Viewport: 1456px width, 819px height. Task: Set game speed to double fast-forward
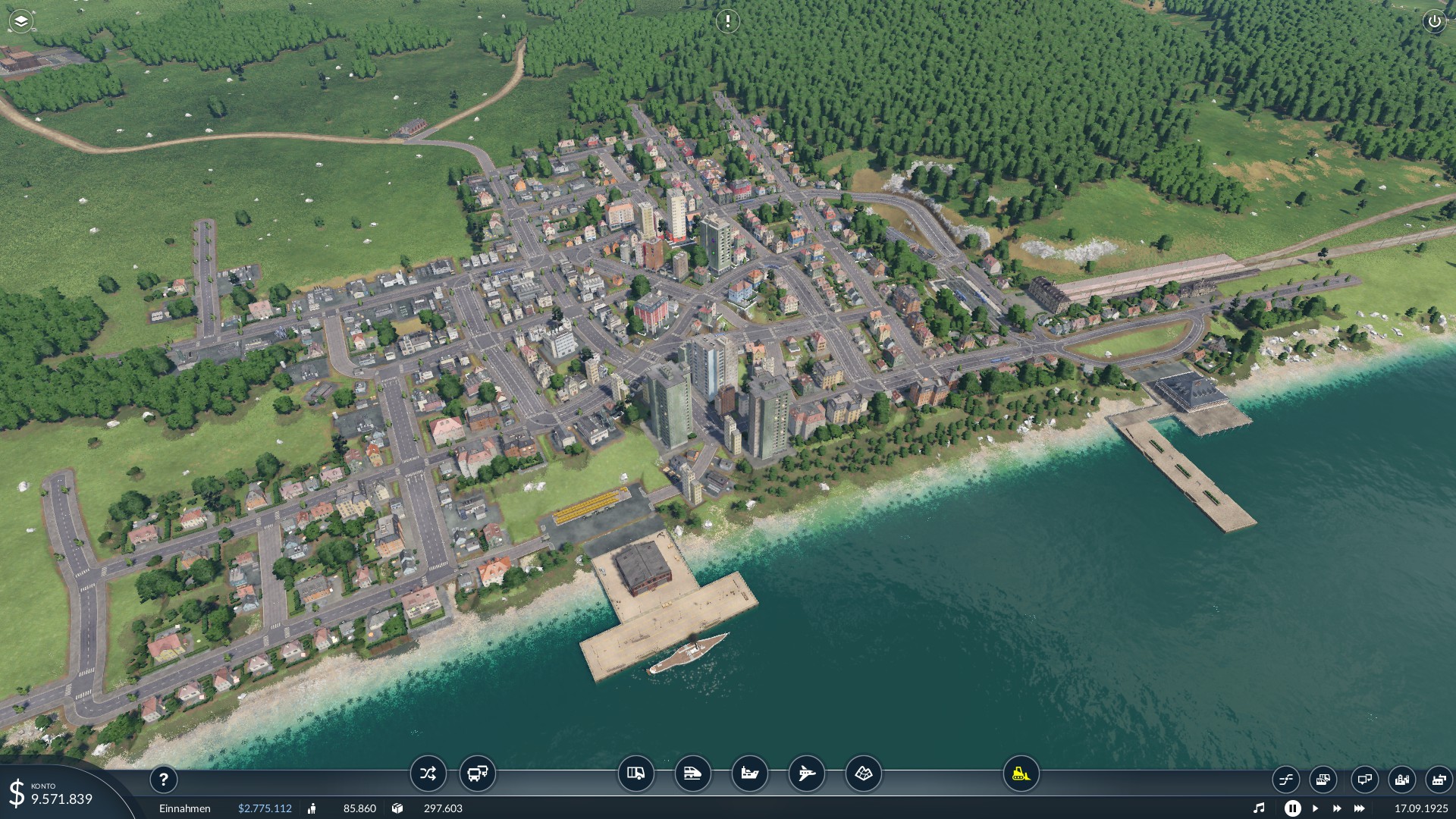[1336, 808]
